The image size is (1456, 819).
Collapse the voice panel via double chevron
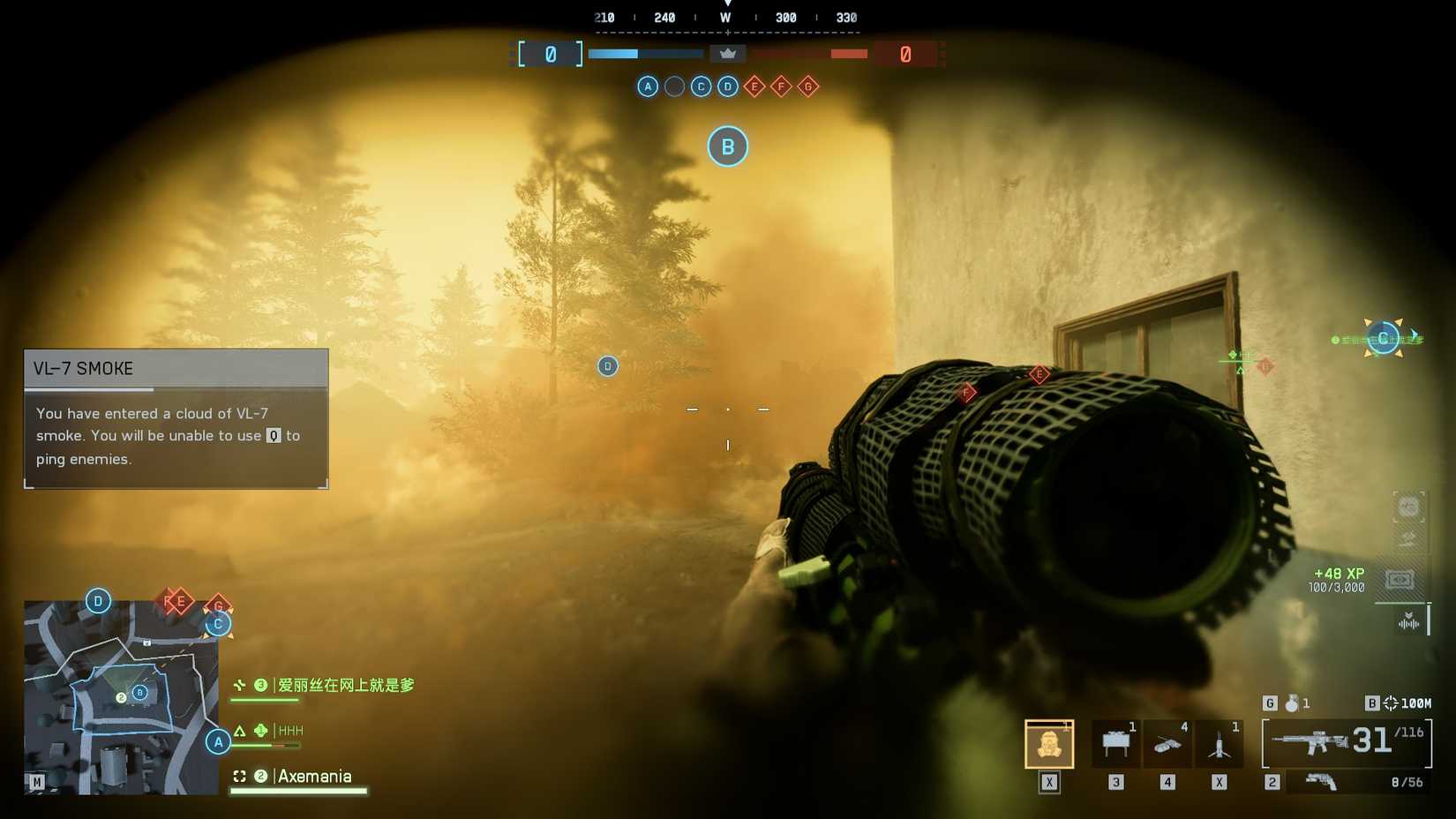[x=1407, y=613]
